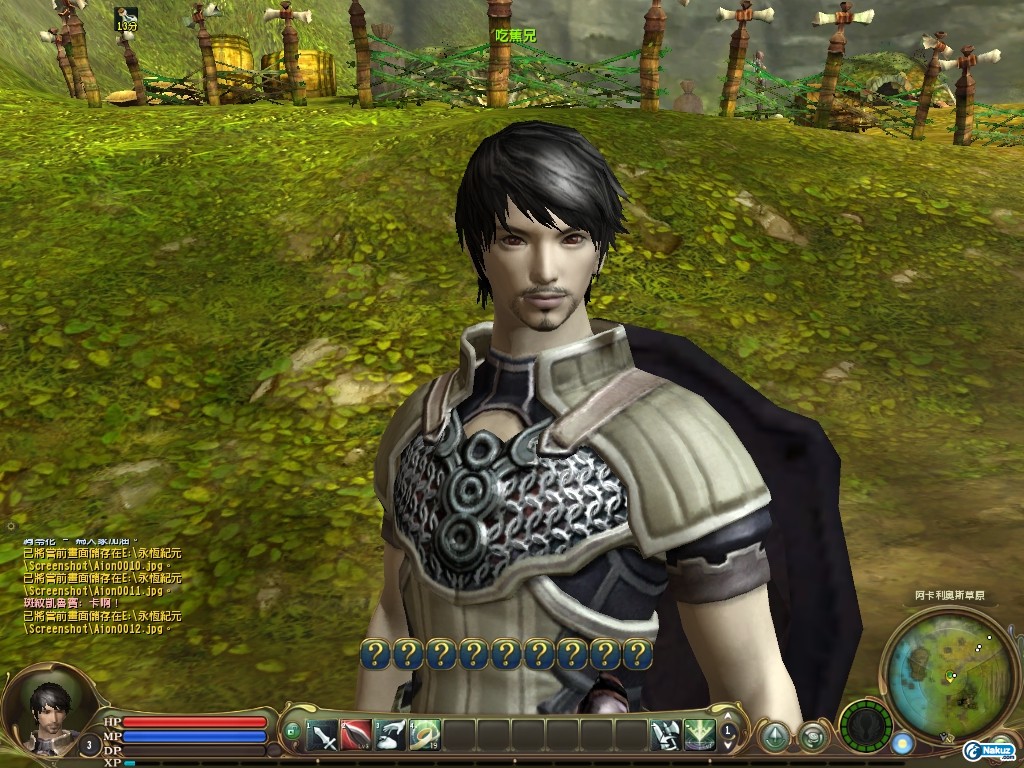
Task: Activate the armored knight skill icon
Action: 664,736
